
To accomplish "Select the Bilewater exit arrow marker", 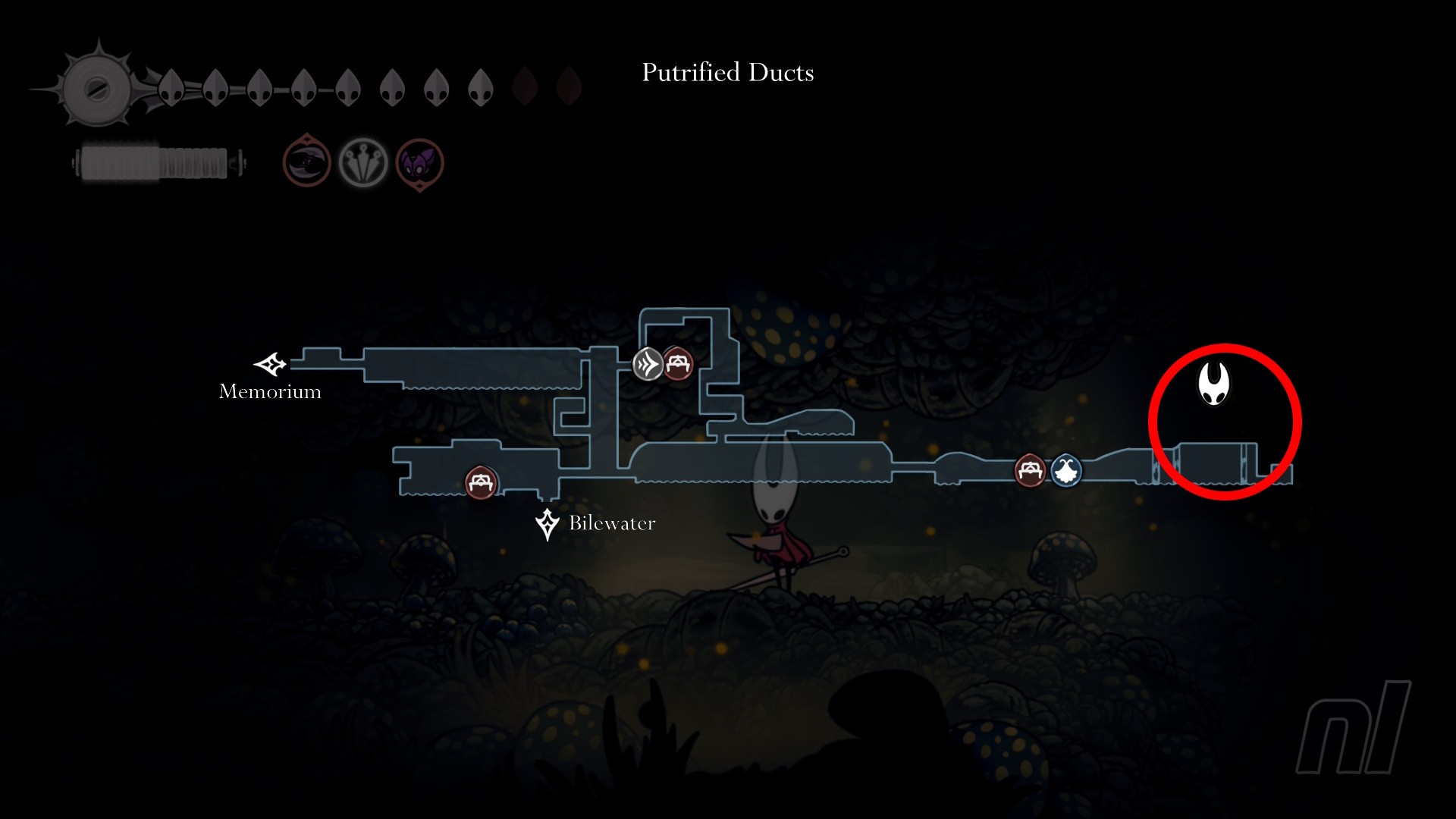I will coord(547,523).
